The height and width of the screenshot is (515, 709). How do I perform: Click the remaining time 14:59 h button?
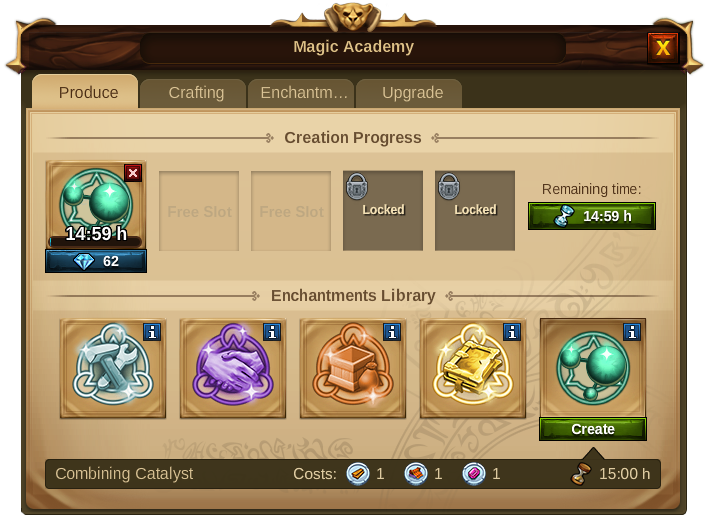pos(592,216)
